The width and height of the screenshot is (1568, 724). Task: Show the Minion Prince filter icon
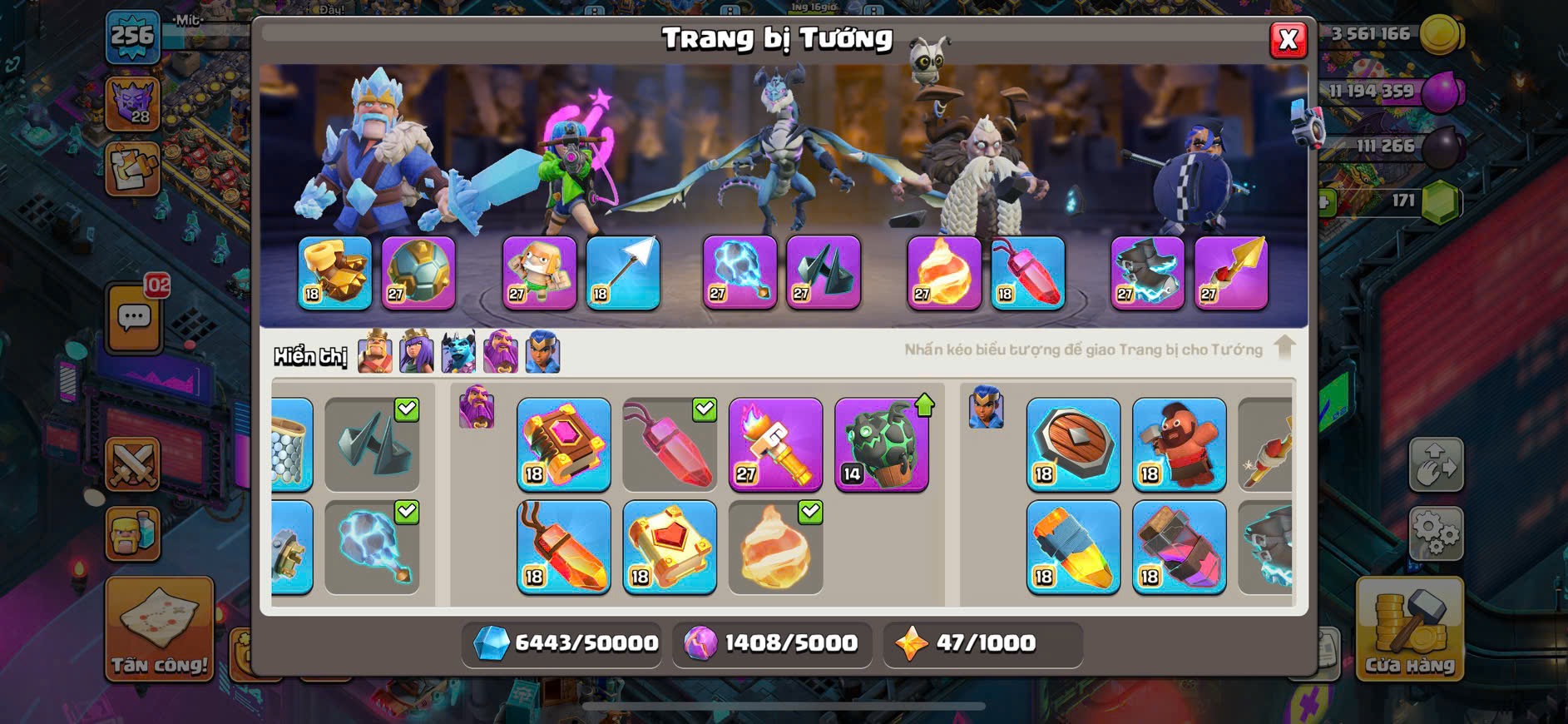(x=458, y=352)
